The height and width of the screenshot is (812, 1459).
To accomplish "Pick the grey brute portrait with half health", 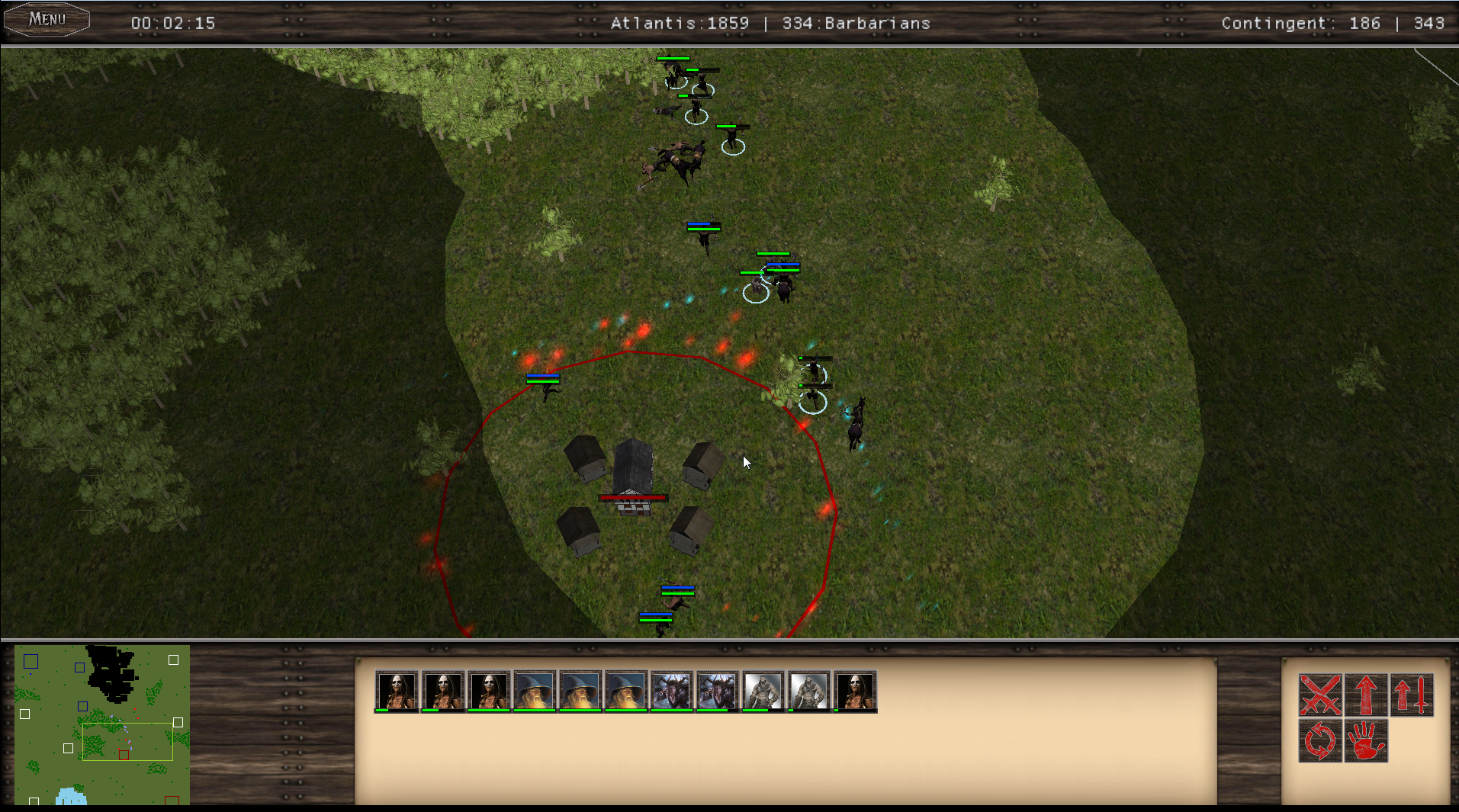I will click(763, 691).
